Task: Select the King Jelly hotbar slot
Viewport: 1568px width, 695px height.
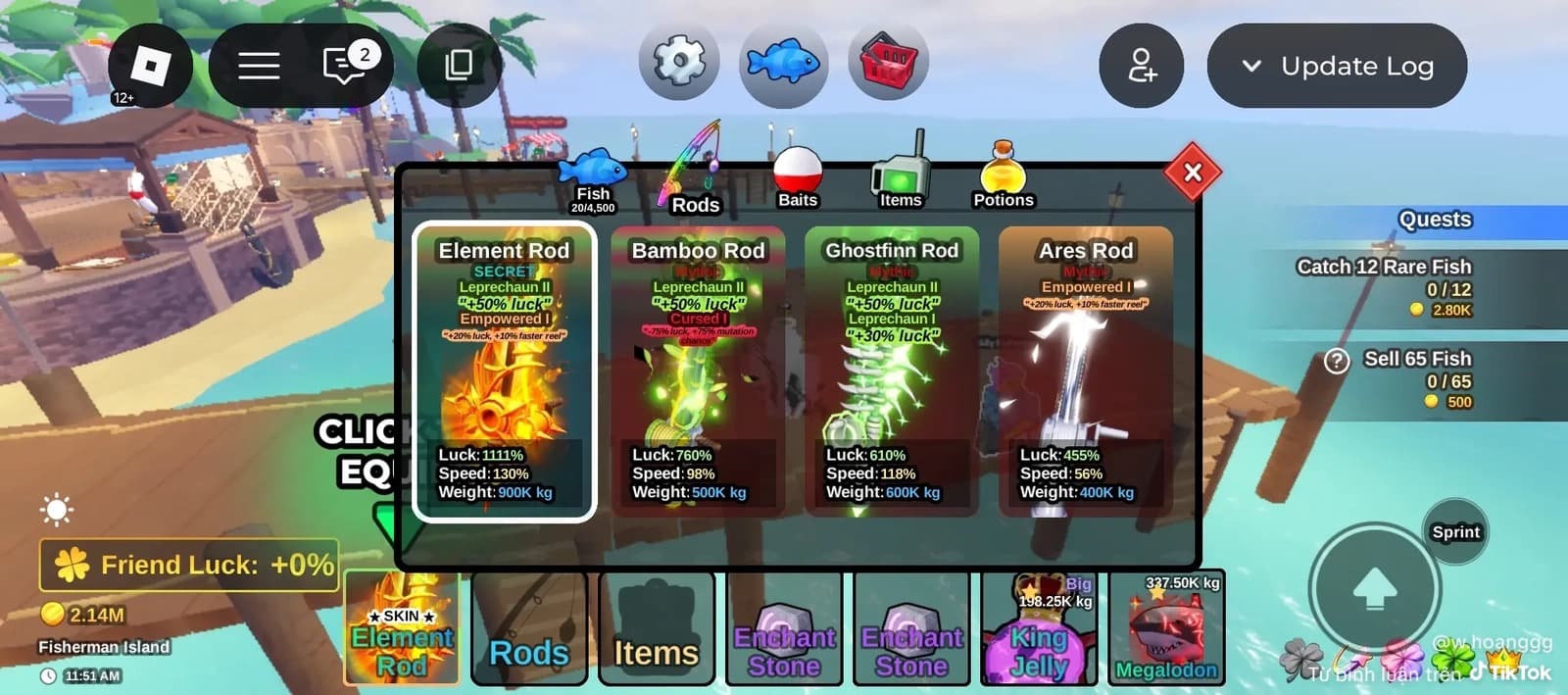Action: tap(1039, 627)
